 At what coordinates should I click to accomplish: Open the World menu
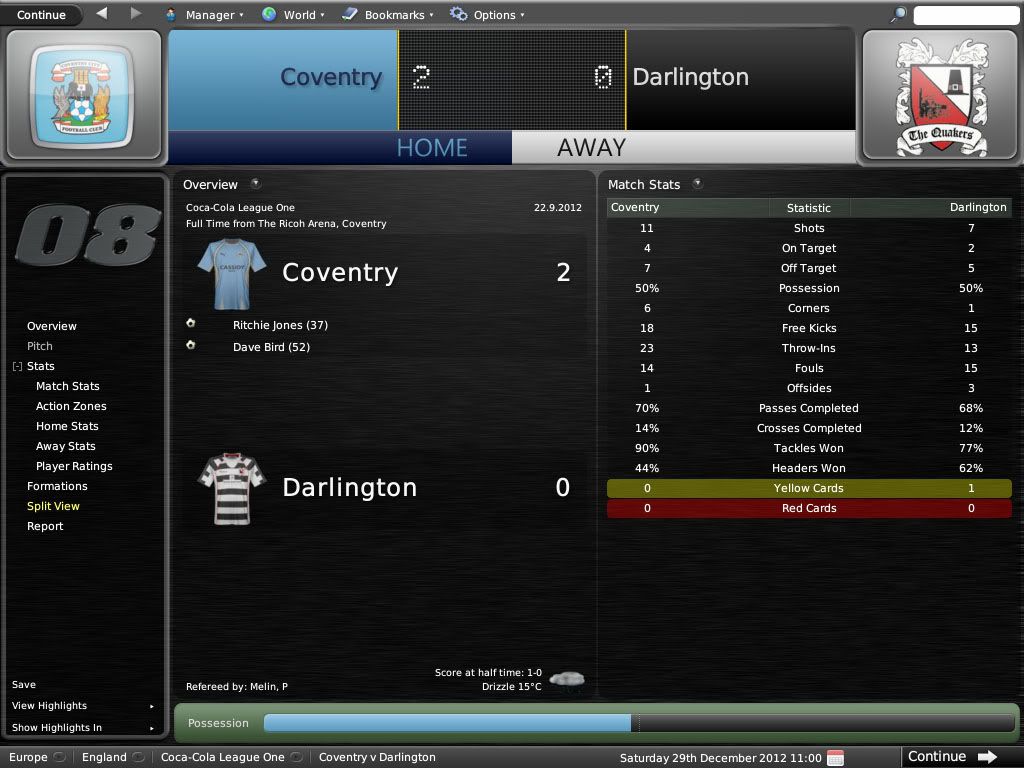[293, 15]
